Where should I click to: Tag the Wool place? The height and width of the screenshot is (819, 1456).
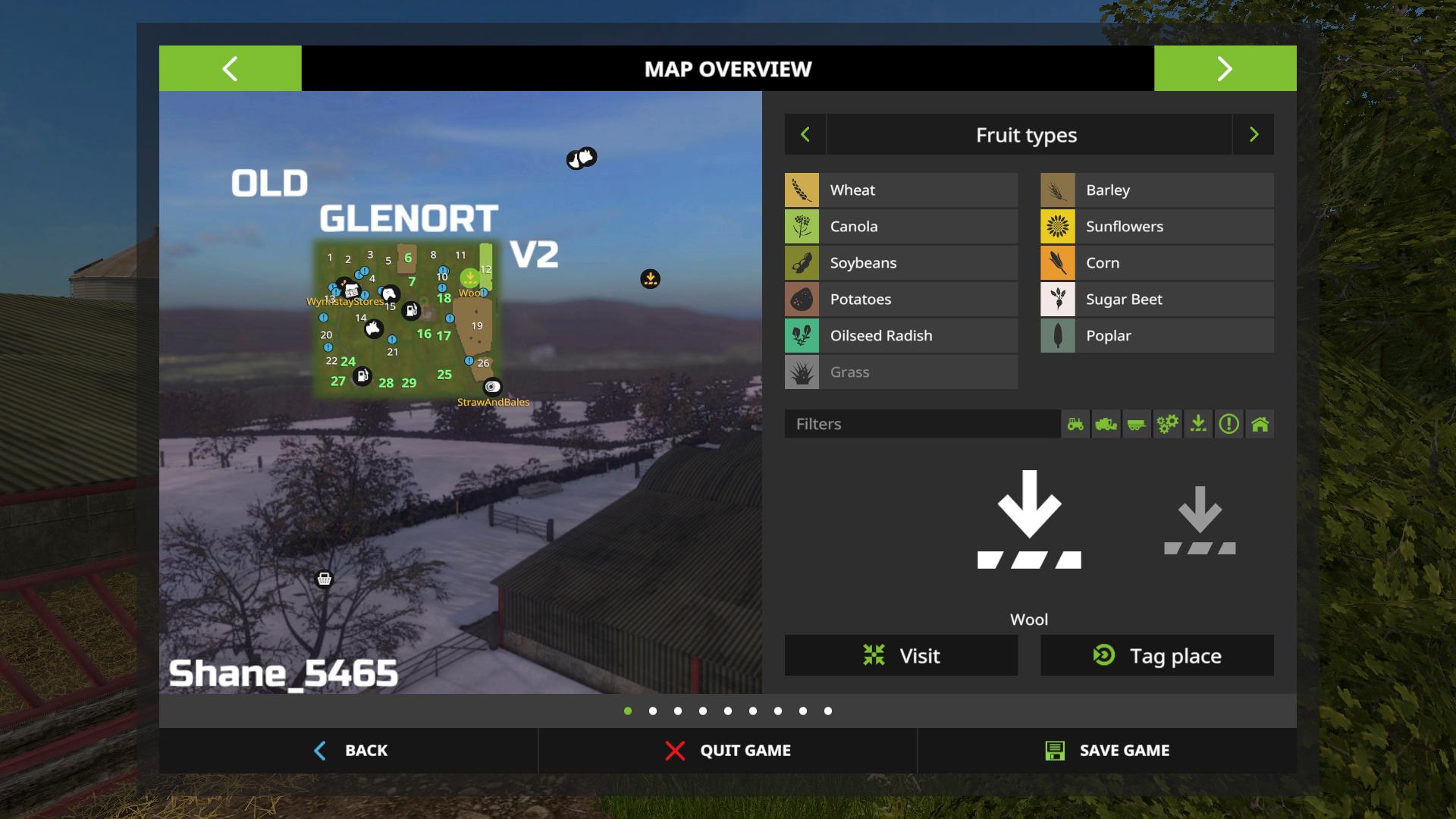[1156, 655]
